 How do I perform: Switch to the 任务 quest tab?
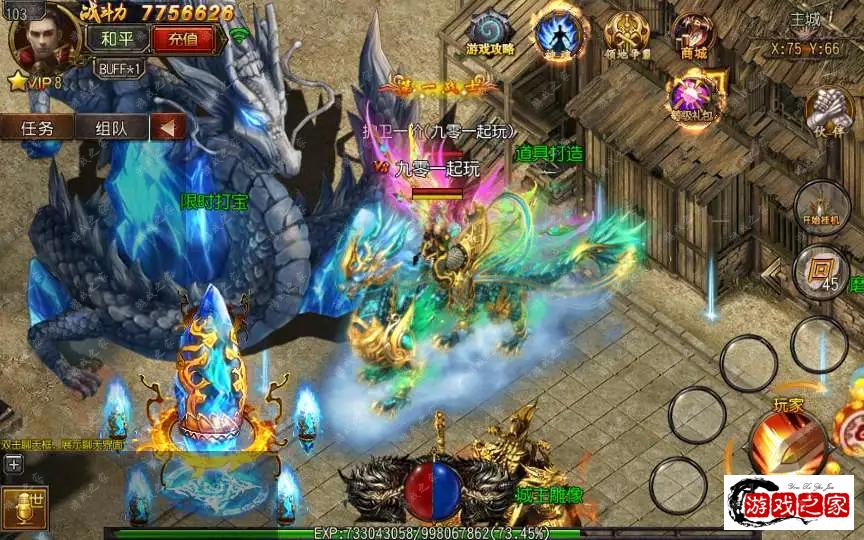(37, 128)
